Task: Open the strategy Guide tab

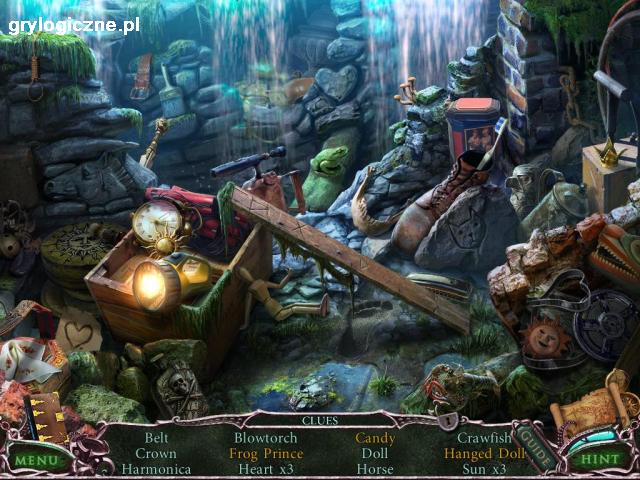Action: tap(537, 449)
